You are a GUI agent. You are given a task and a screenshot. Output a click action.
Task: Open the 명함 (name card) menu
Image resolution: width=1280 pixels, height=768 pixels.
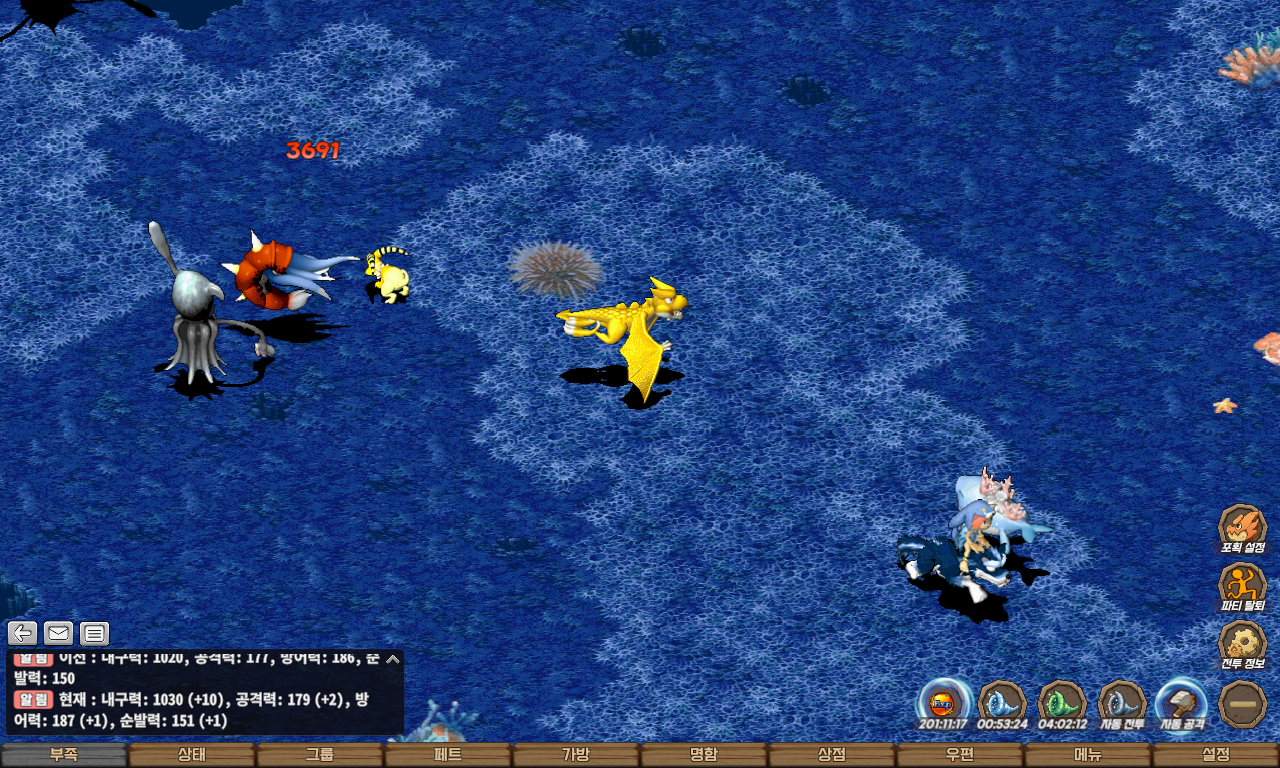click(x=704, y=755)
